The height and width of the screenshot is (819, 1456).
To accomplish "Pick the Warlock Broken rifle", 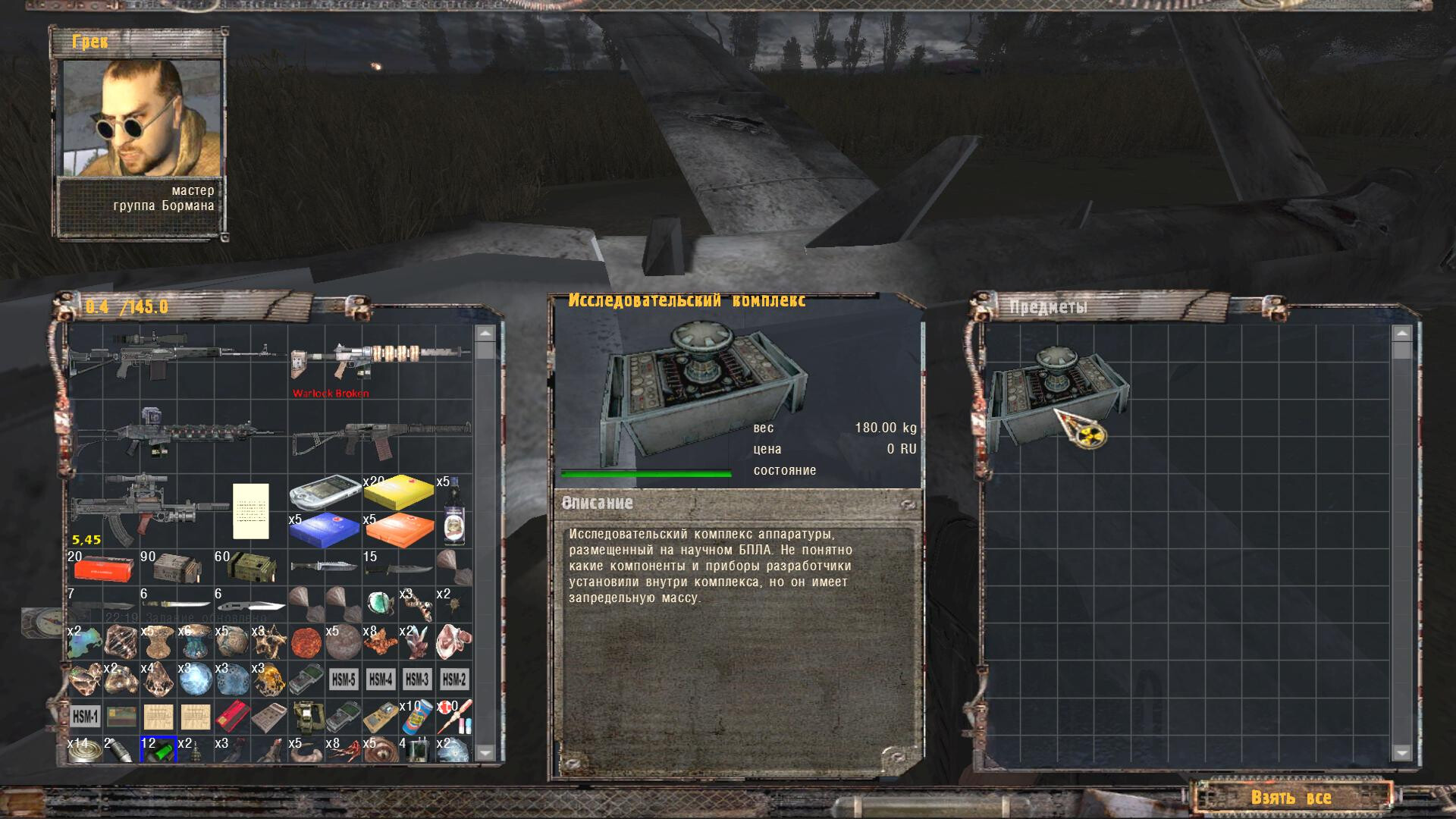I will (x=379, y=362).
